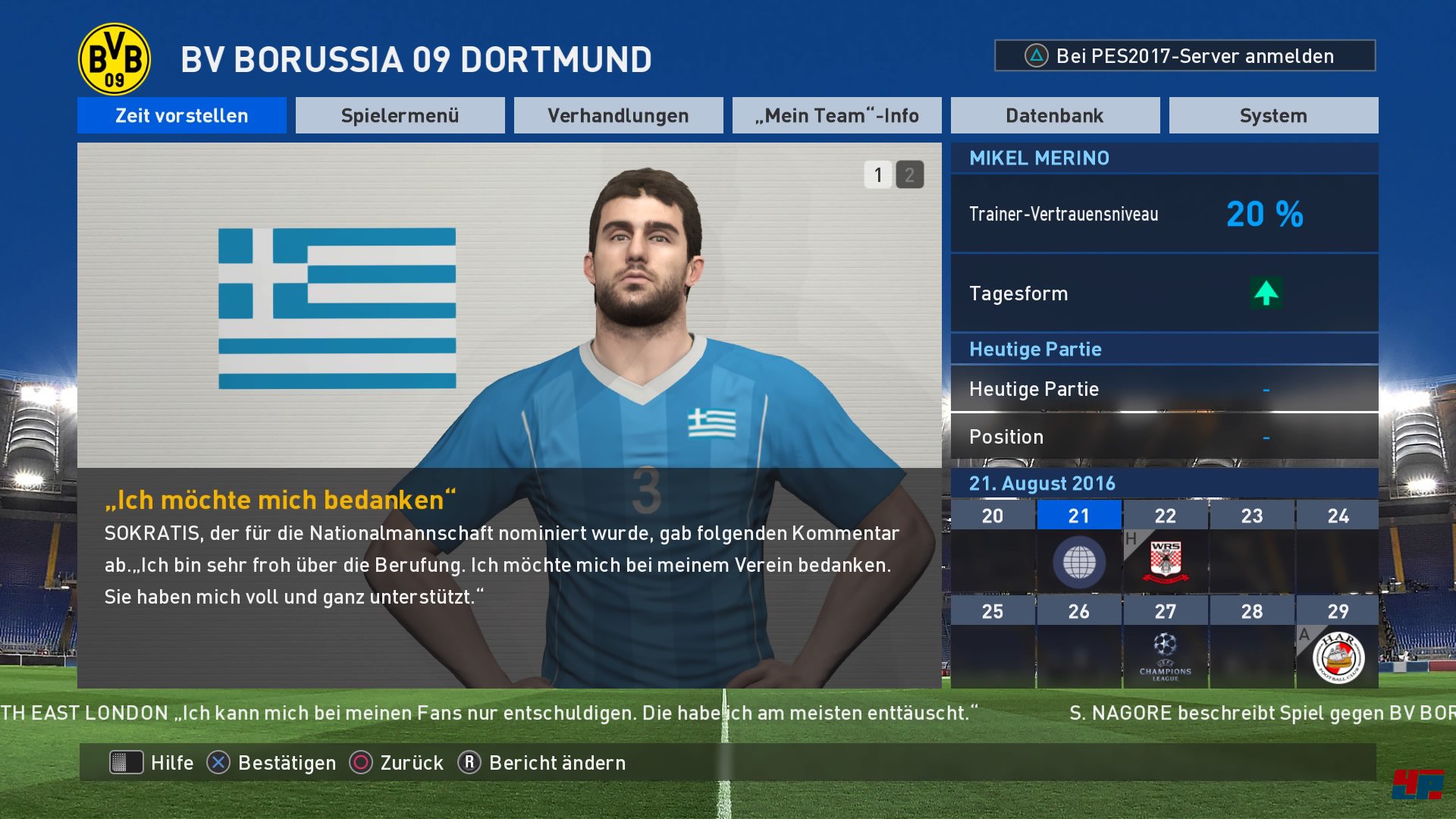
Task: Select calendar day 20
Action: (x=992, y=548)
